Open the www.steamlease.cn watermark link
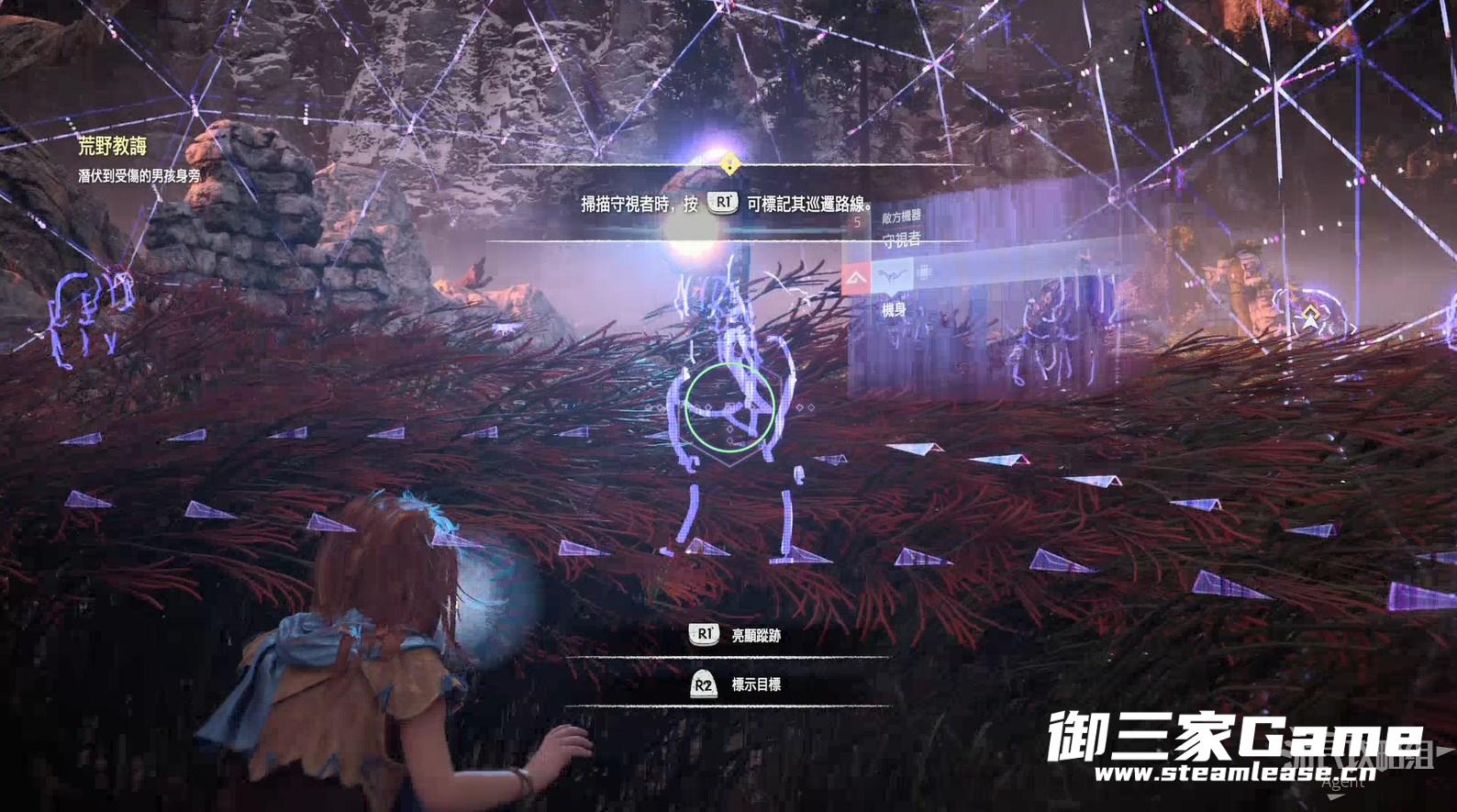1457x812 pixels. coord(1234,773)
